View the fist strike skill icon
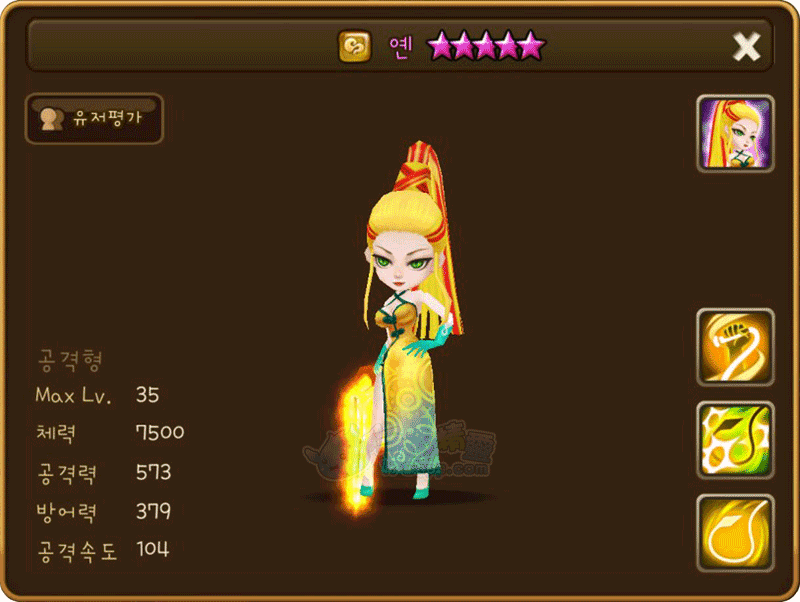Viewport: 800px width, 602px height. pos(735,347)
